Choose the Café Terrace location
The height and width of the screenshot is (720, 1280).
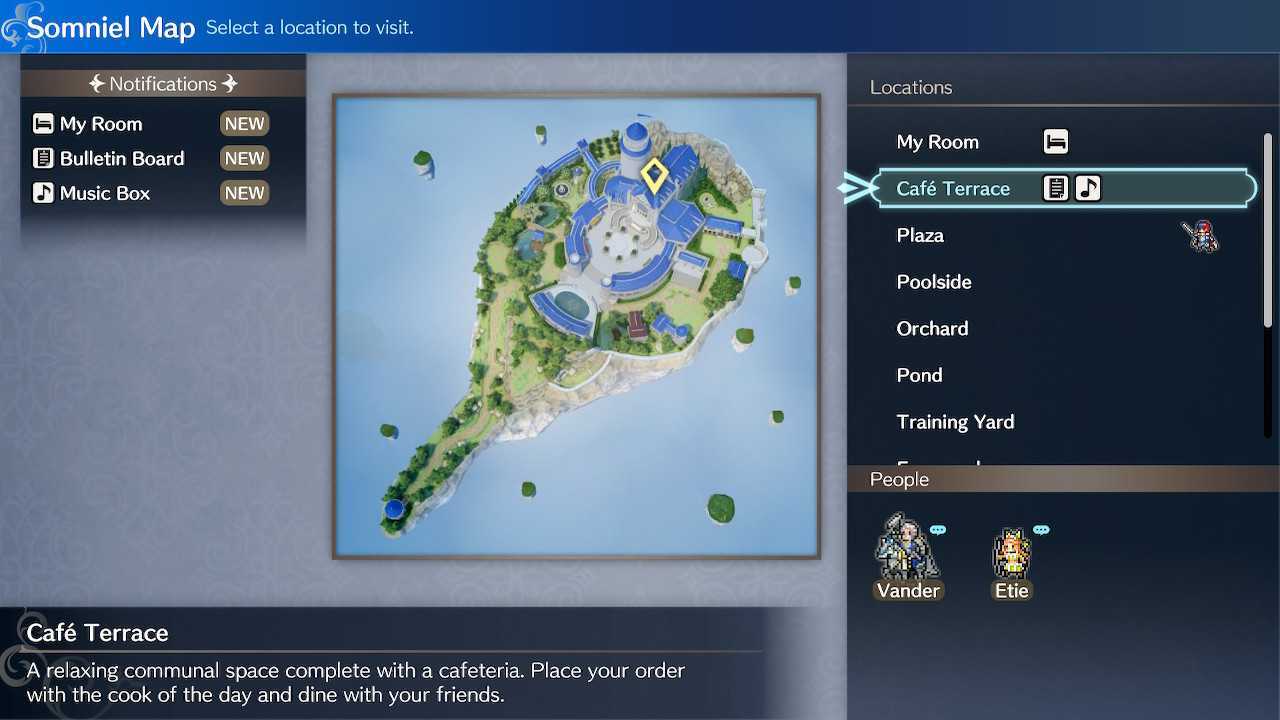pyautogui.click(x=953, y=189)
